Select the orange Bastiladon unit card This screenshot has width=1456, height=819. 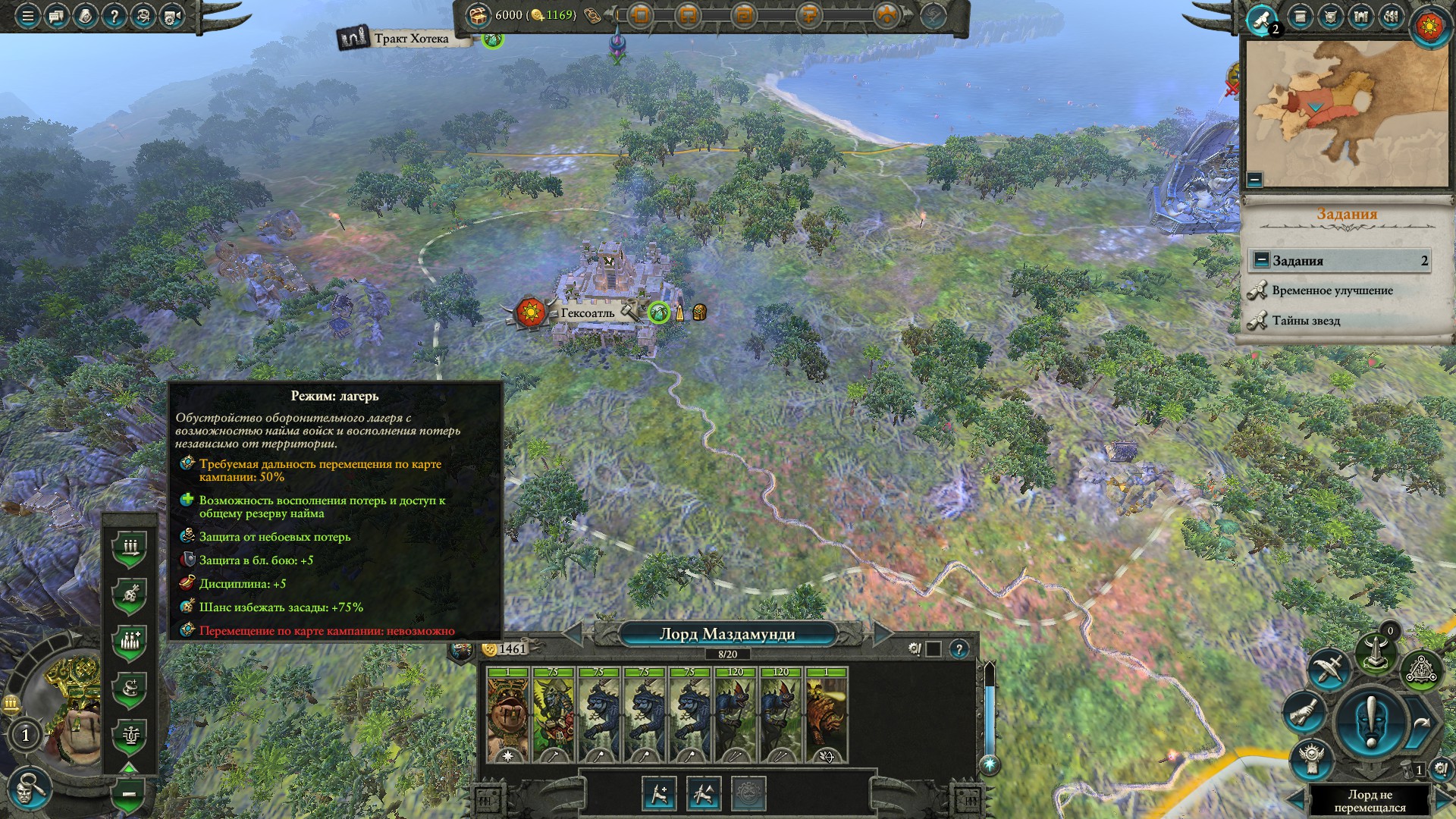826,714
